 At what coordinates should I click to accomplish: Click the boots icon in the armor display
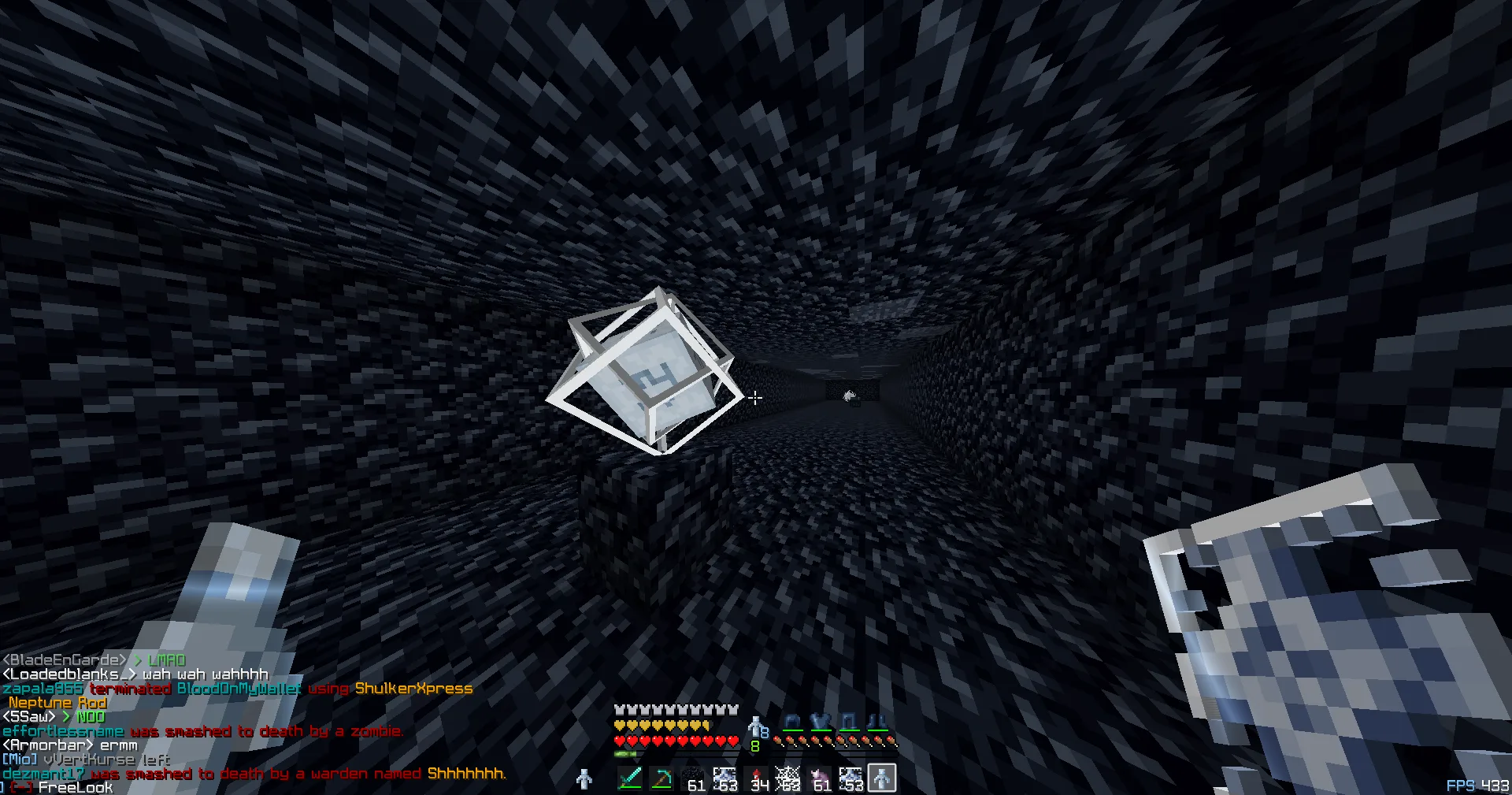[879, 720]
